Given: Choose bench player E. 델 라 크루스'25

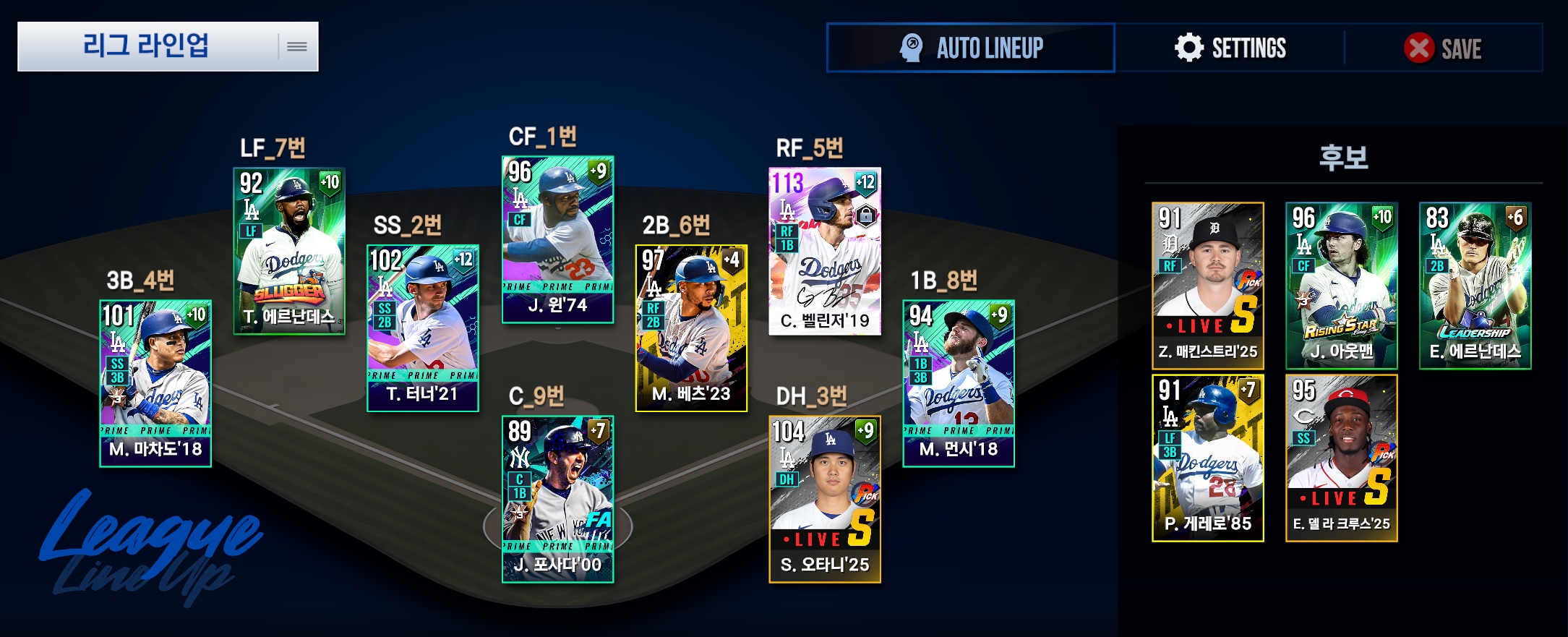Looking at the screenshot, I should coord(1342,458).
